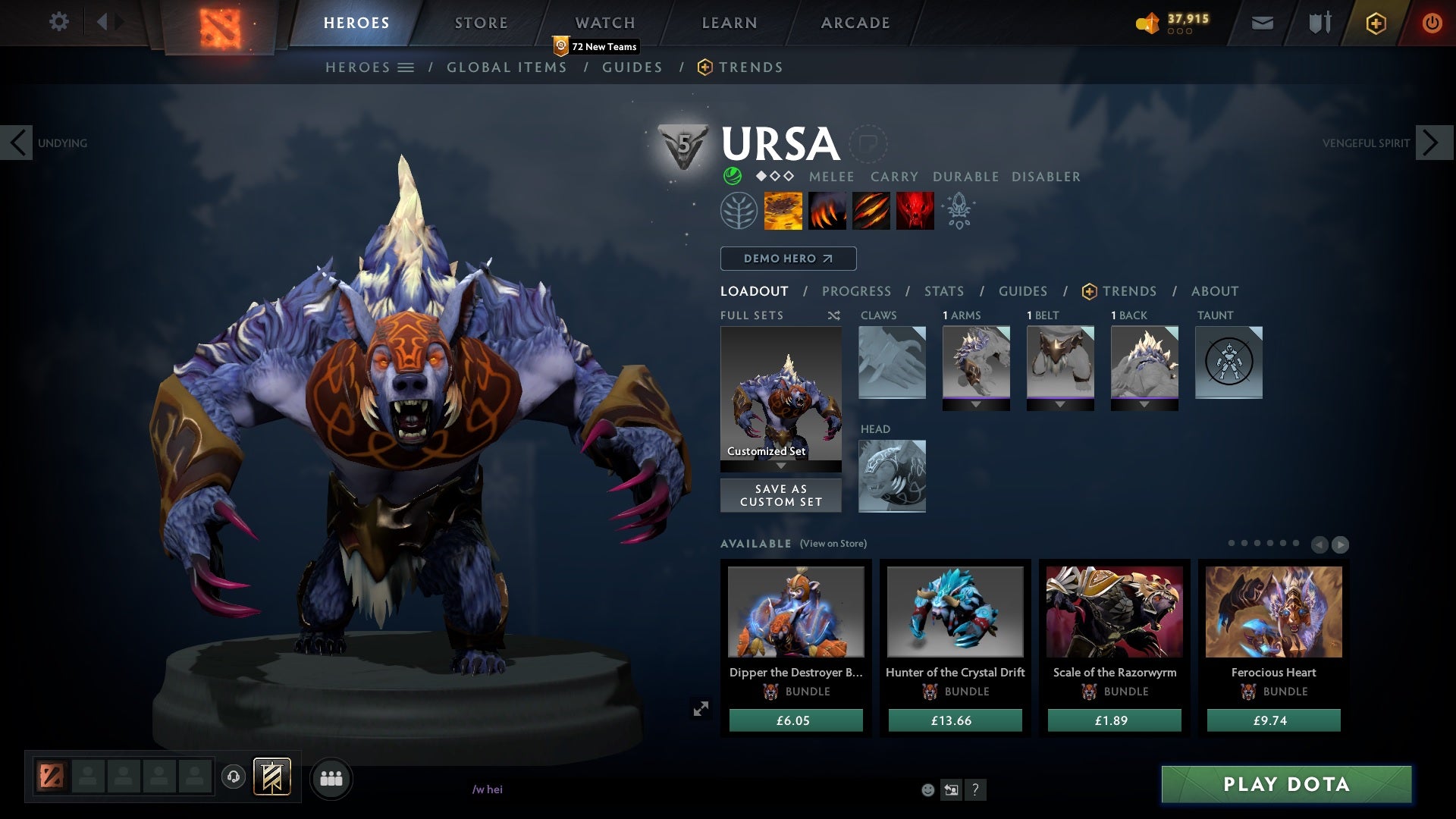Switch to the STATS tab
Screen dimensions: 1456x819
point(943,291)
